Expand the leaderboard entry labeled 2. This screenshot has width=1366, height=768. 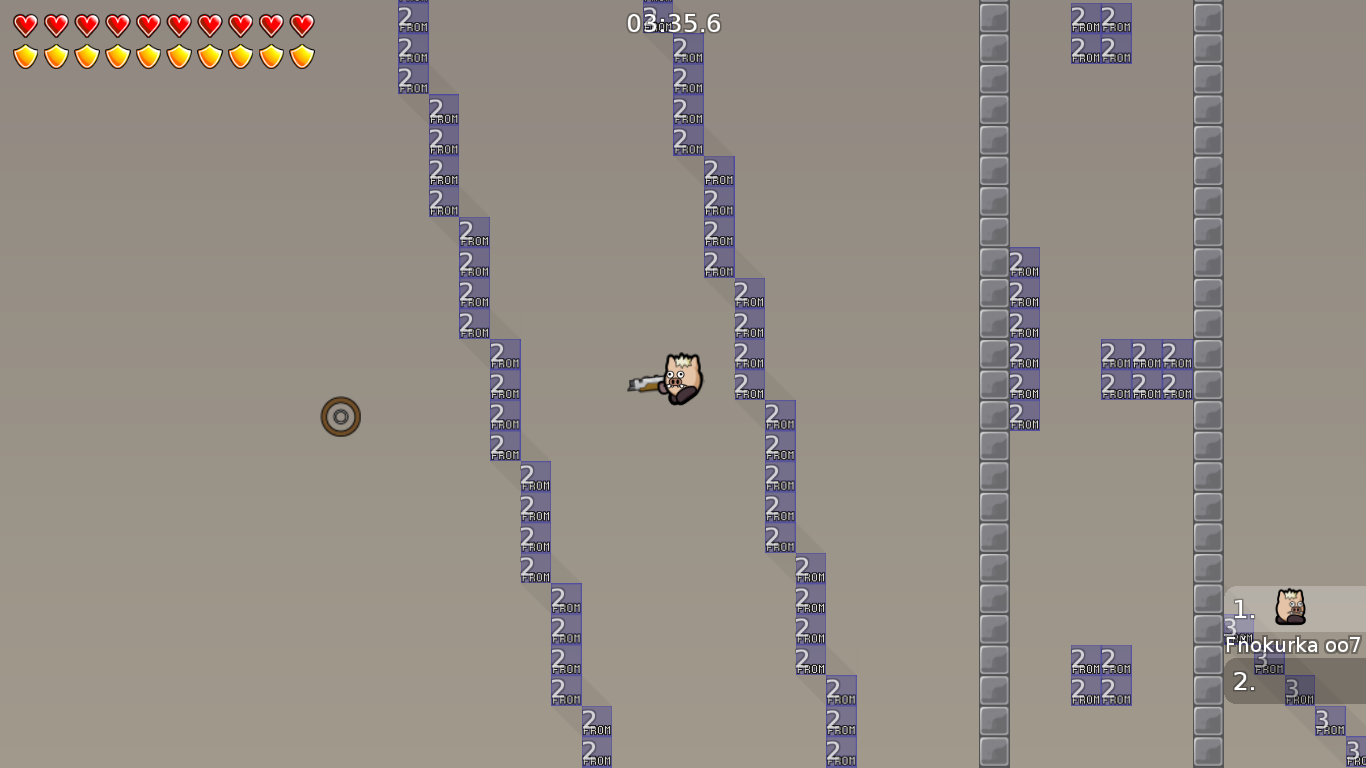coord(1243,681)
